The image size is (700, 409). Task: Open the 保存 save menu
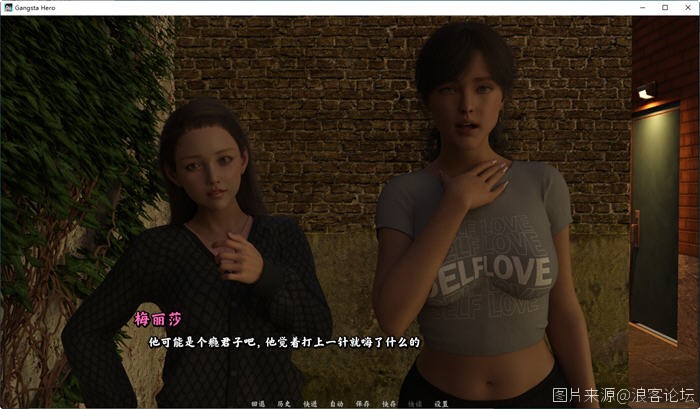362,404
